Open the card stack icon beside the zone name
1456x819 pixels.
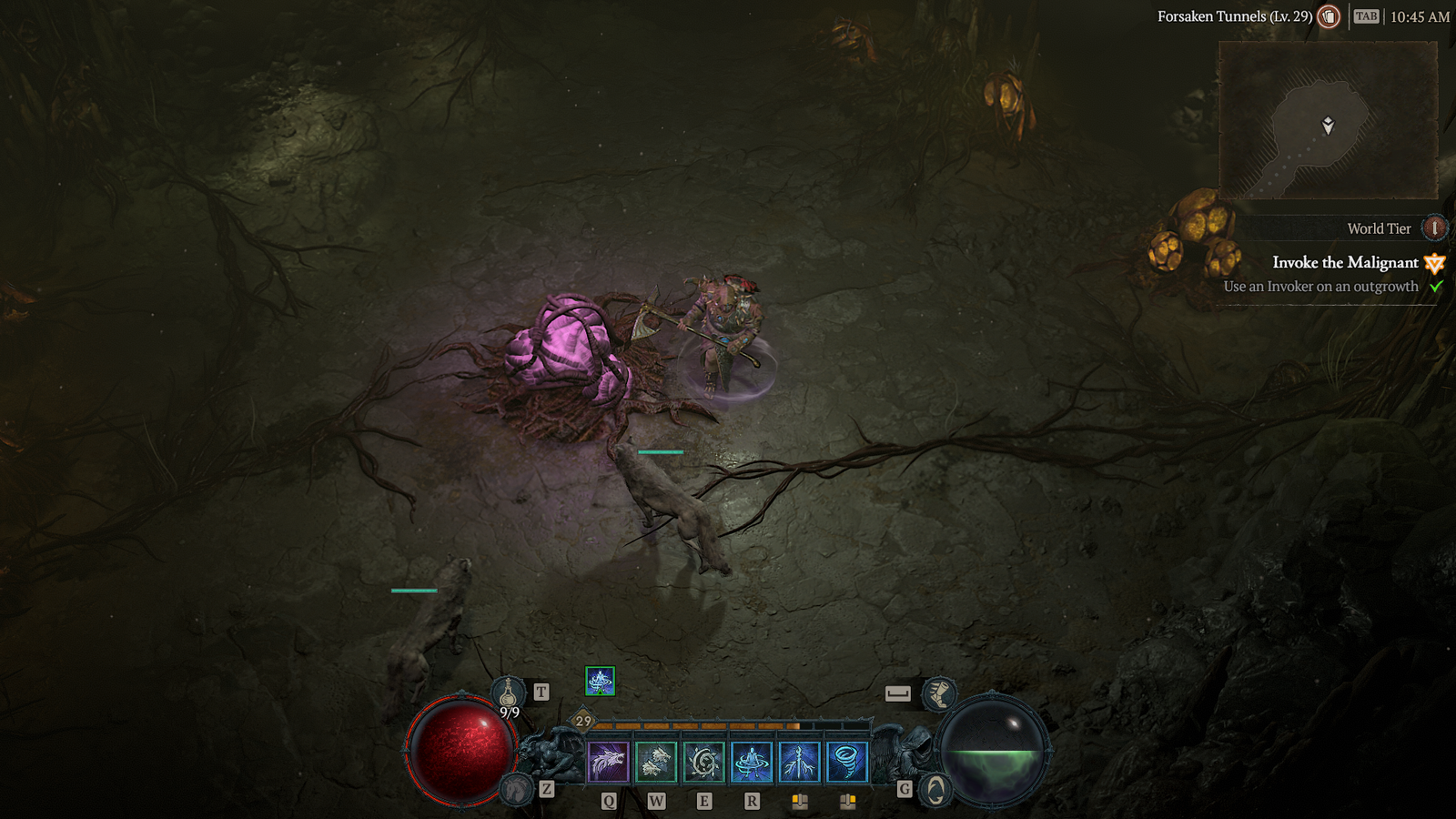1327,16
